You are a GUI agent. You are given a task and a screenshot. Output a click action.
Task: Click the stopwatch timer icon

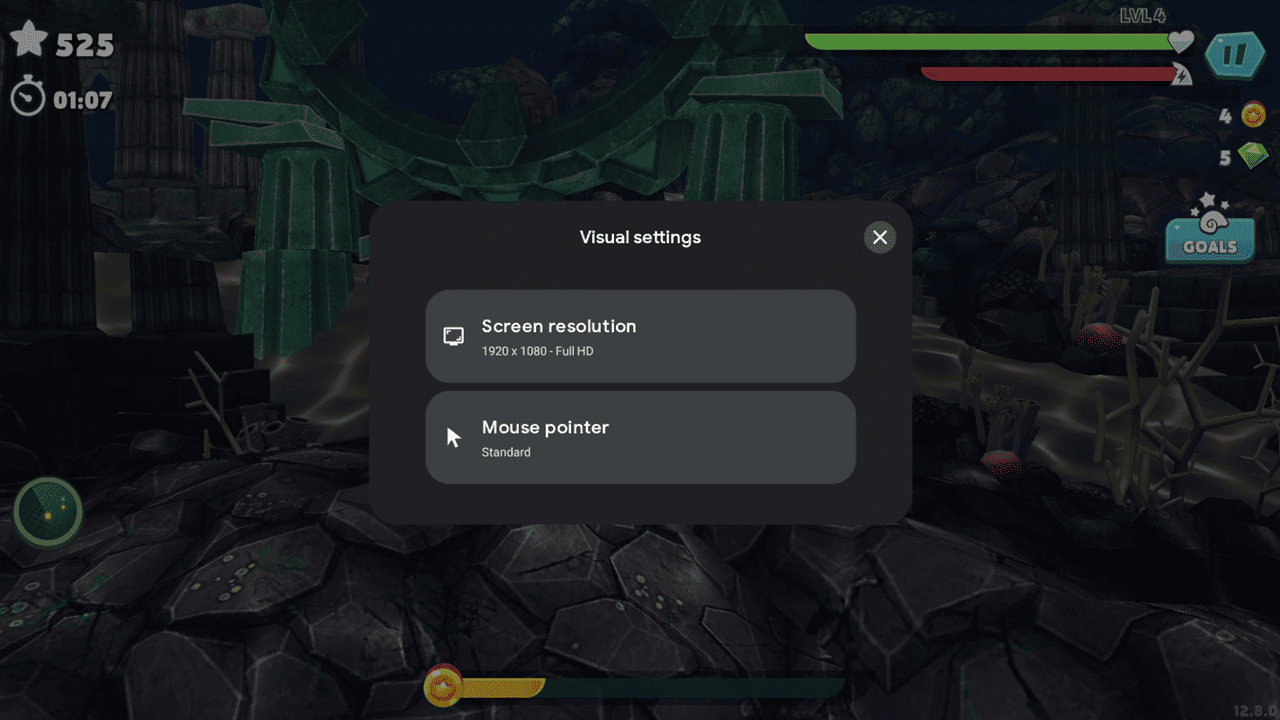pyautogui.click(x=29, y=97)
